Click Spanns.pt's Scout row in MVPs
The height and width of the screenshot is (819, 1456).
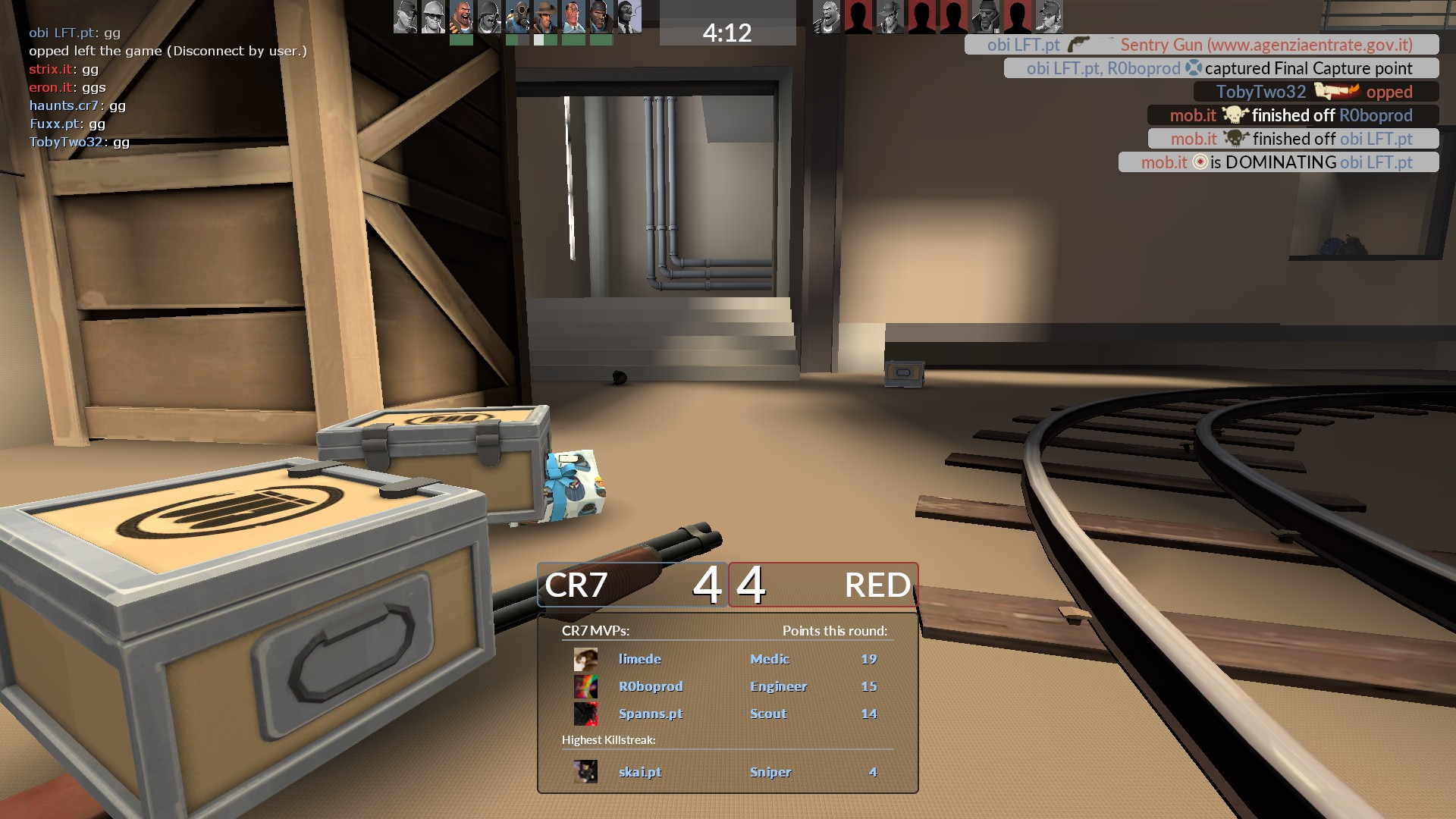pos(726,714)
